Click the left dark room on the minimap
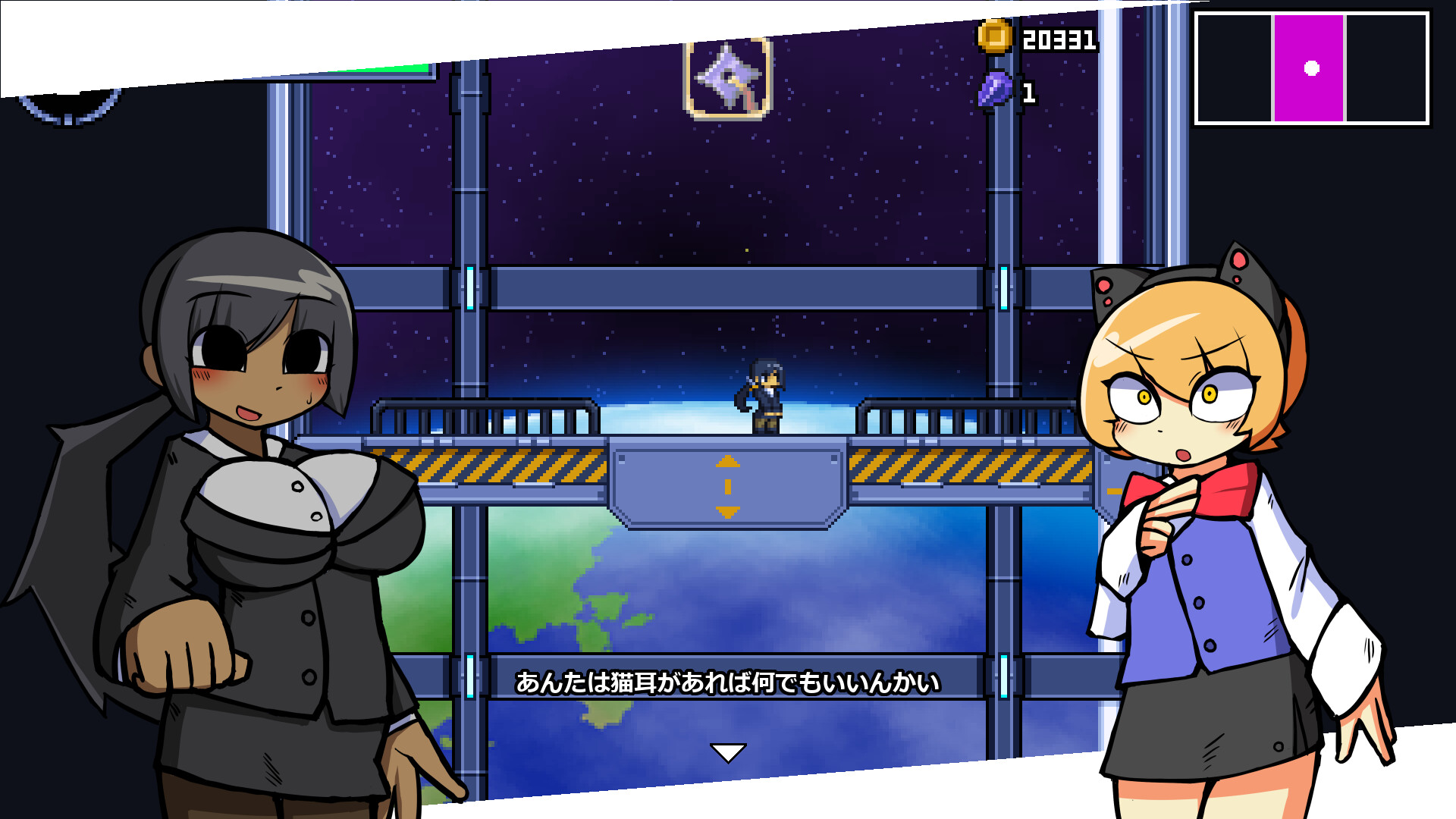This screenshot has width=1456, height=819. click(x=1236, y=68)
